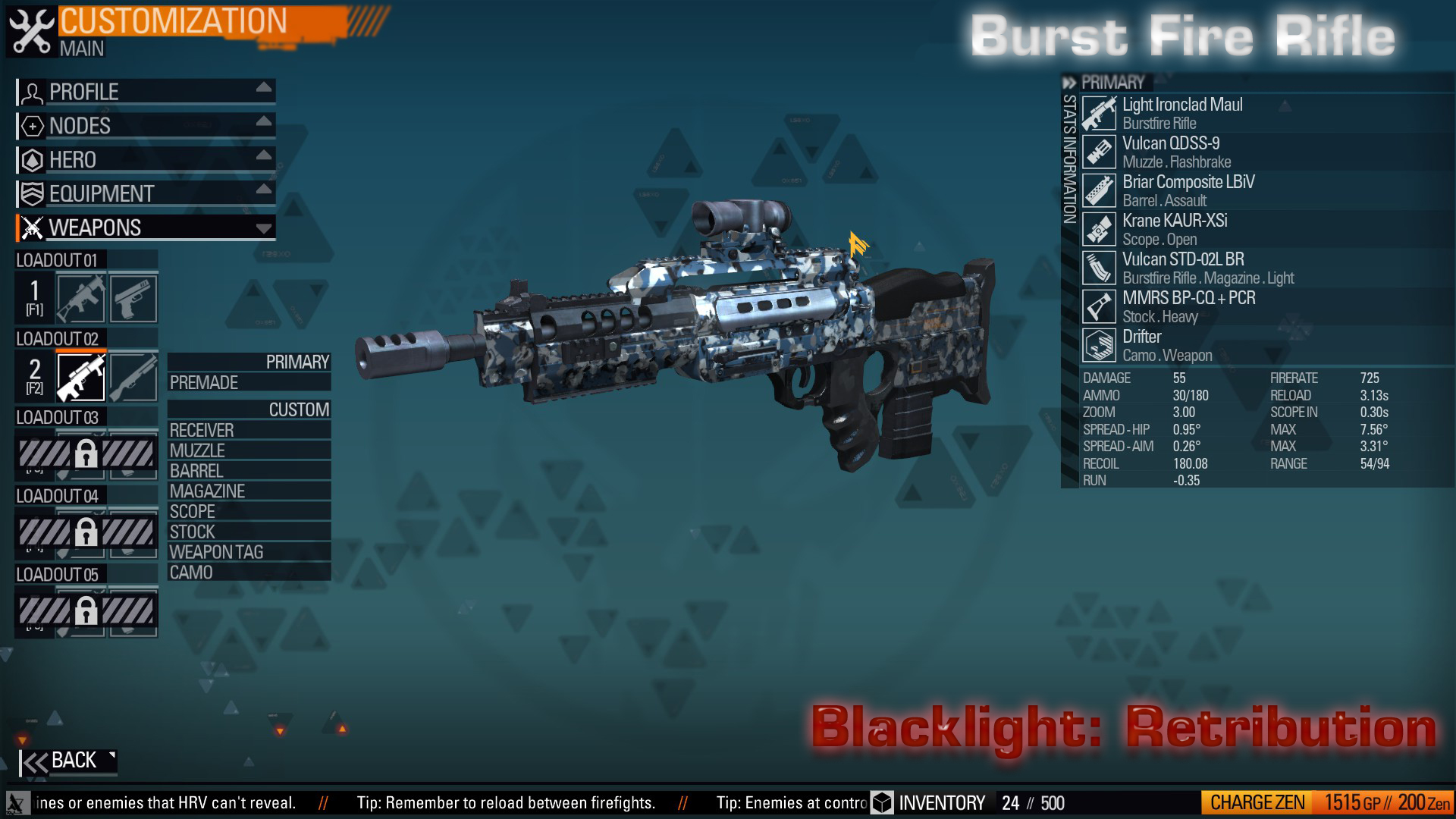This screenshot has height=819, width=1456.
Task: Select the NODES menu entry
Action: point(78,126)
